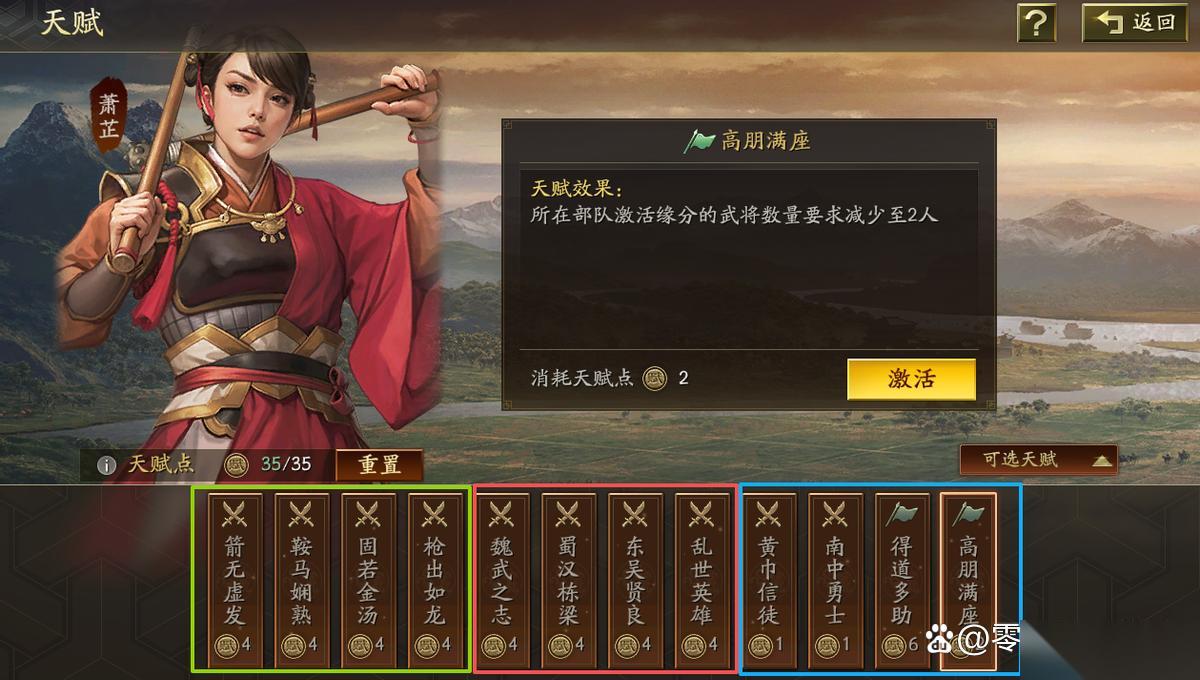Show talent points info icon
The image size is (1200, 680).
[106, 465]
